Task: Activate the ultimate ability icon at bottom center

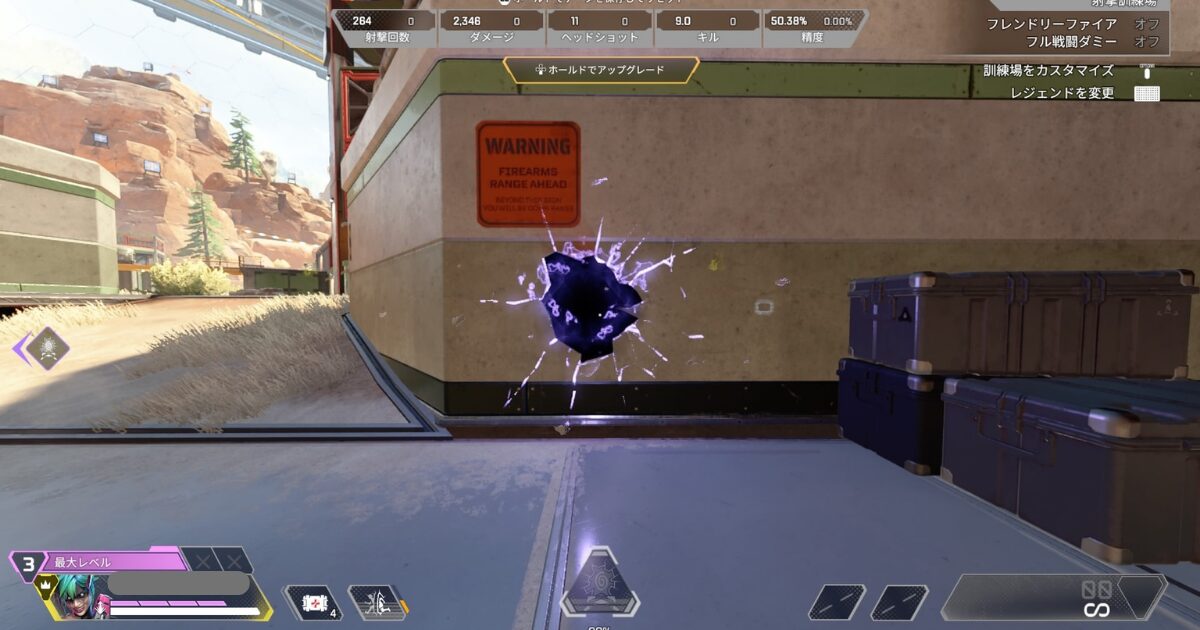Action: pyautogui.click(x=599, y=583)
